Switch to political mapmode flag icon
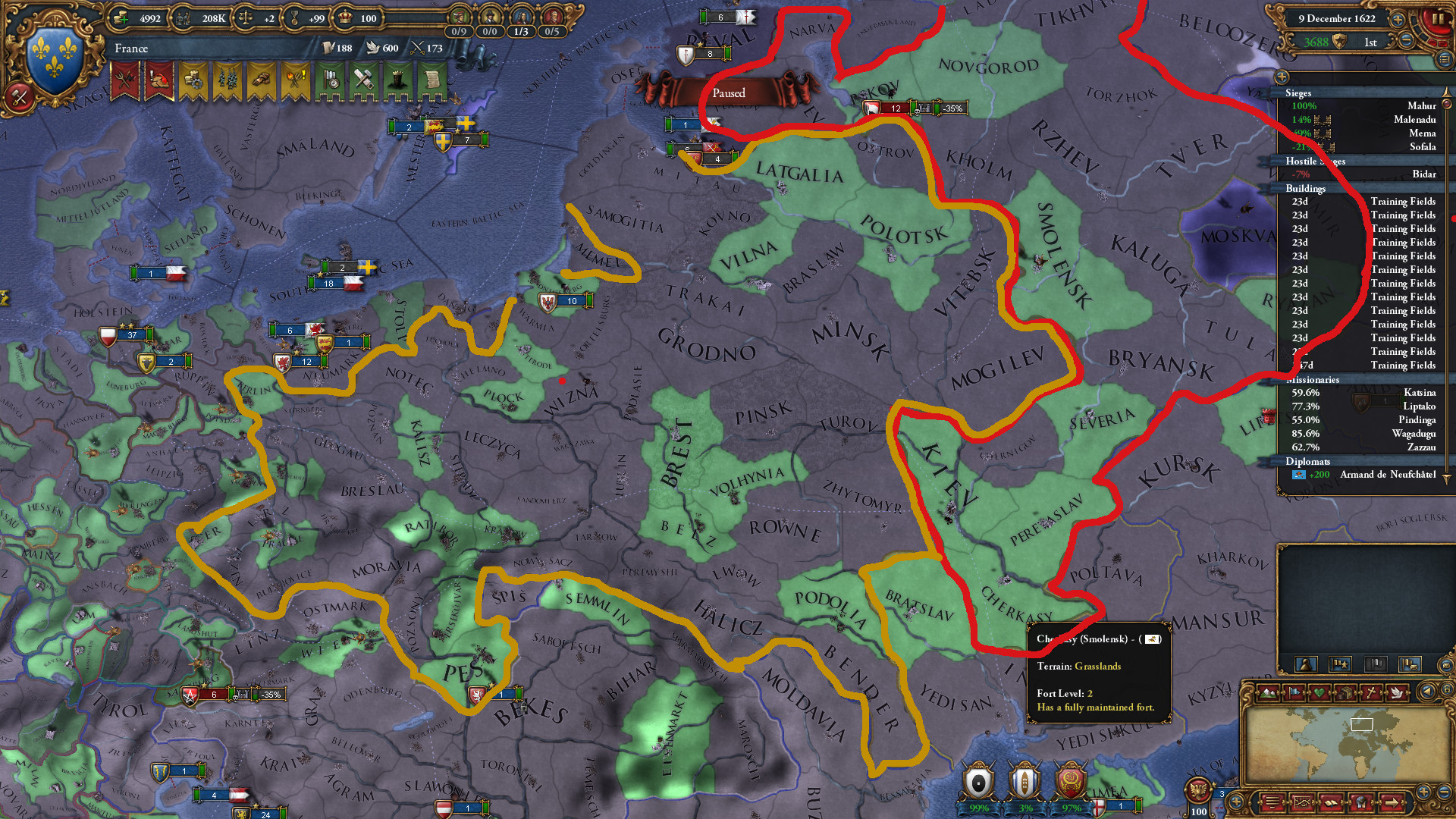 click(1294, 693)
